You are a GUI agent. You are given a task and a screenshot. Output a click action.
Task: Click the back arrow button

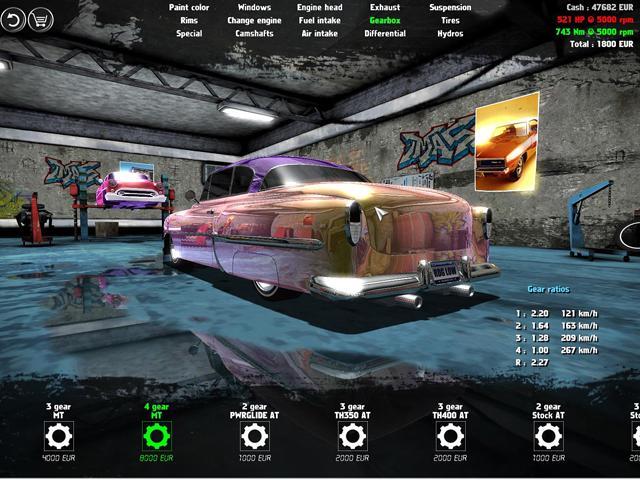pos(13,19)
